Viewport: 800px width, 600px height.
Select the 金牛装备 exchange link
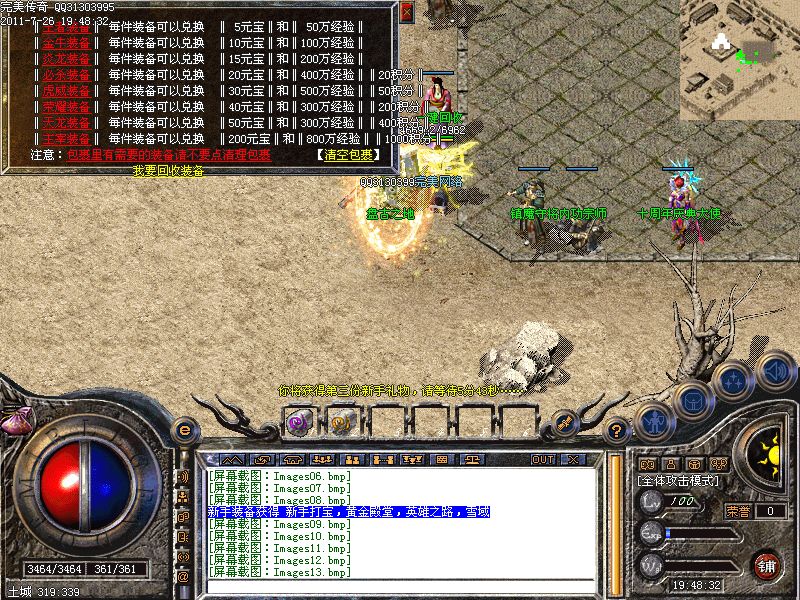point(65,43)
